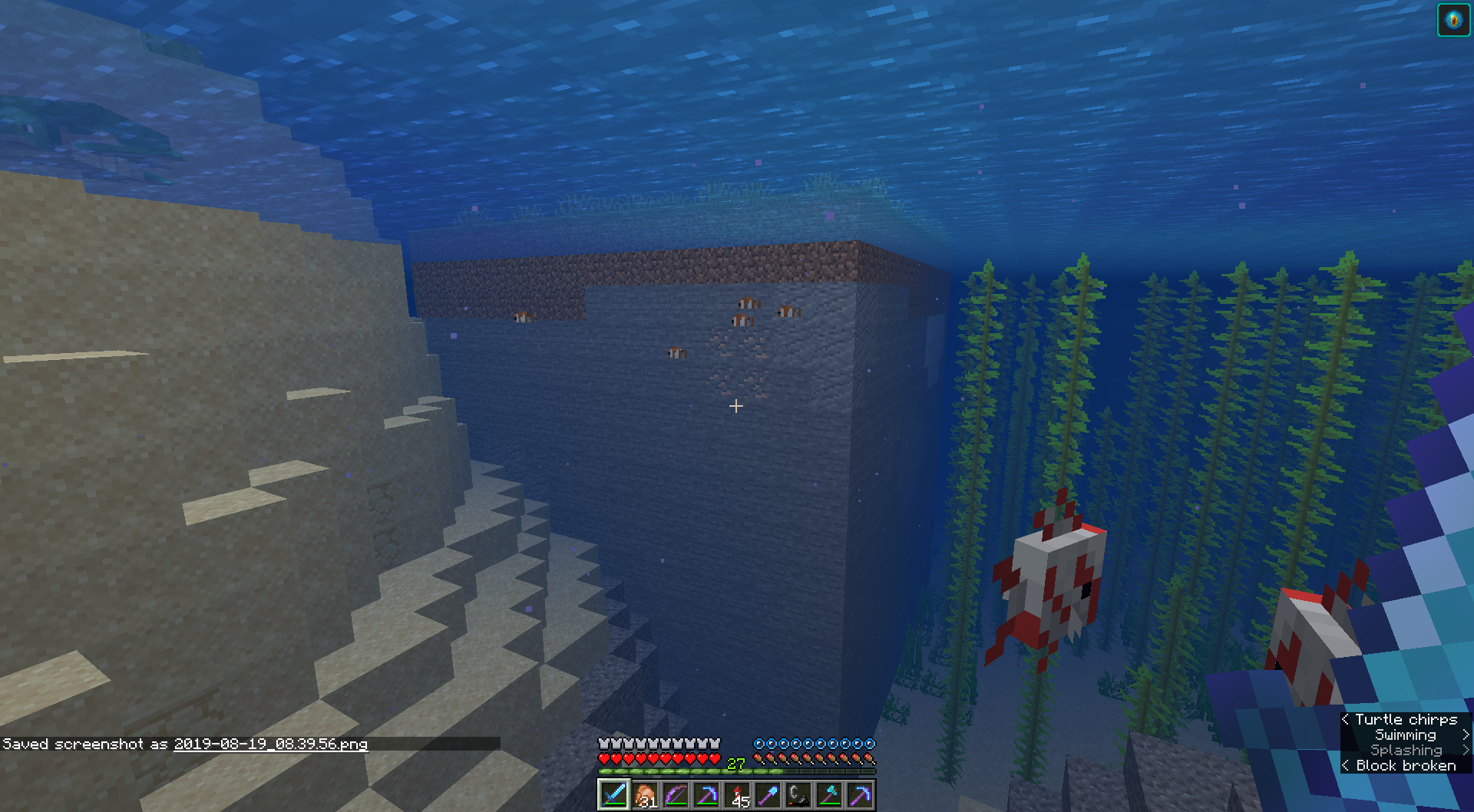This screenshot has width=1474, height=812.
Task: Choose the diamond axe hotbar slot
Action: coord(829,795)
